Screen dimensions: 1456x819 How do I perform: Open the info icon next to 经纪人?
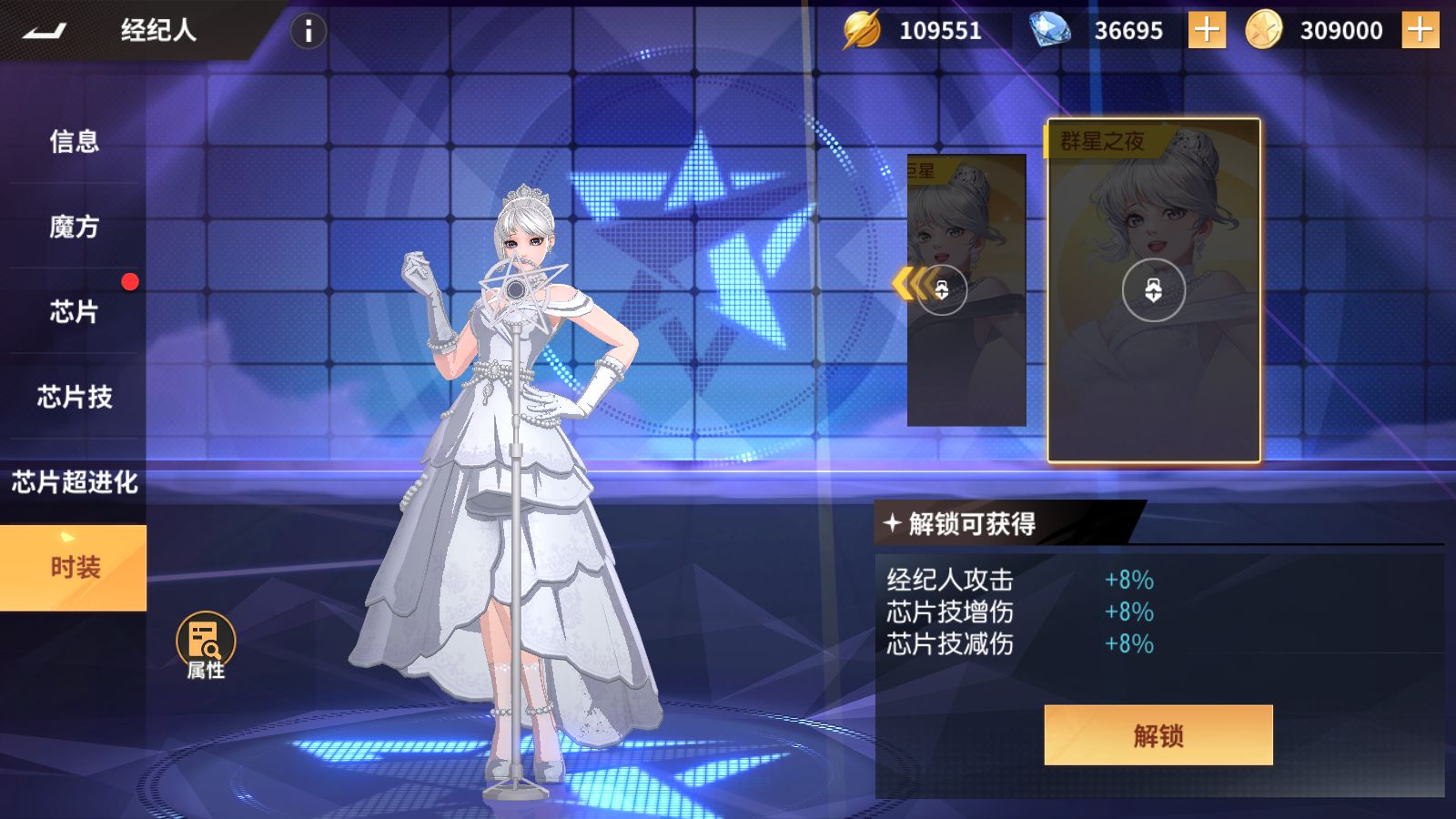(308, 31)
